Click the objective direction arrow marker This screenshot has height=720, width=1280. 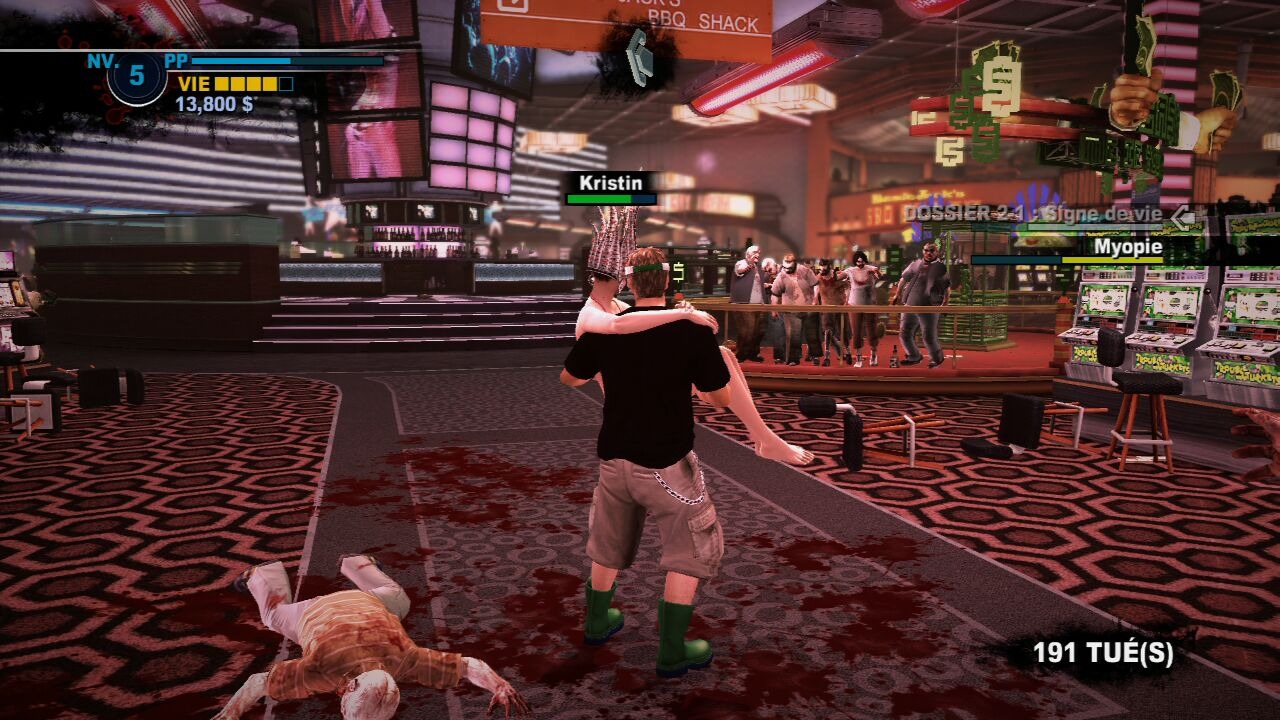[x=638, y=53]
